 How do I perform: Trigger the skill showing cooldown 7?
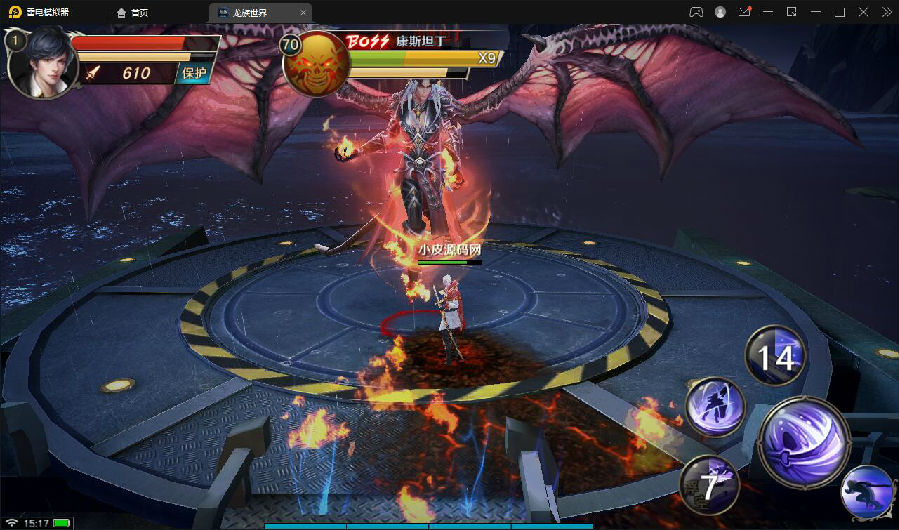pos(709,486)
